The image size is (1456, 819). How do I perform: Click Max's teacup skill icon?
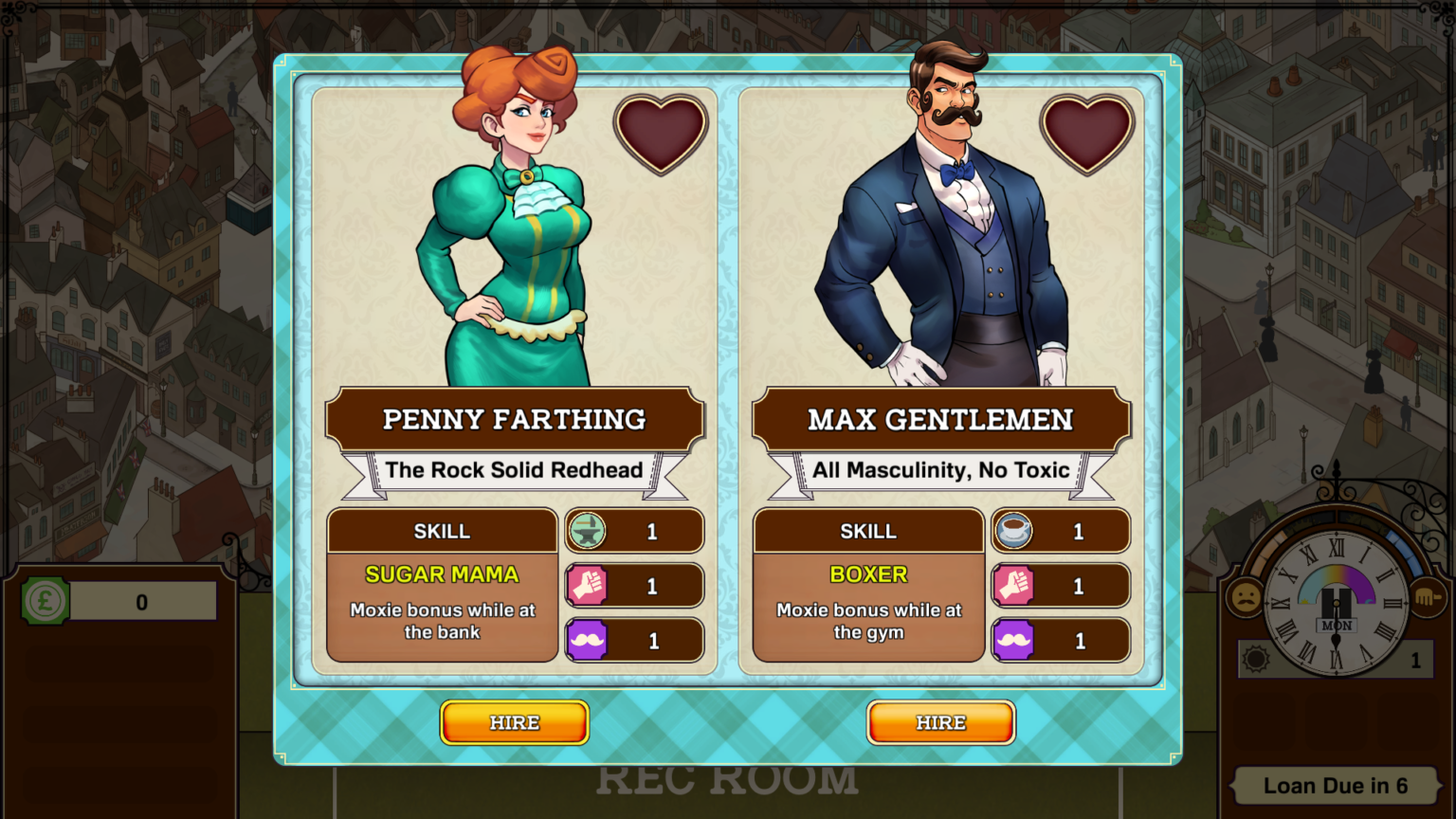pos(1014,532)
